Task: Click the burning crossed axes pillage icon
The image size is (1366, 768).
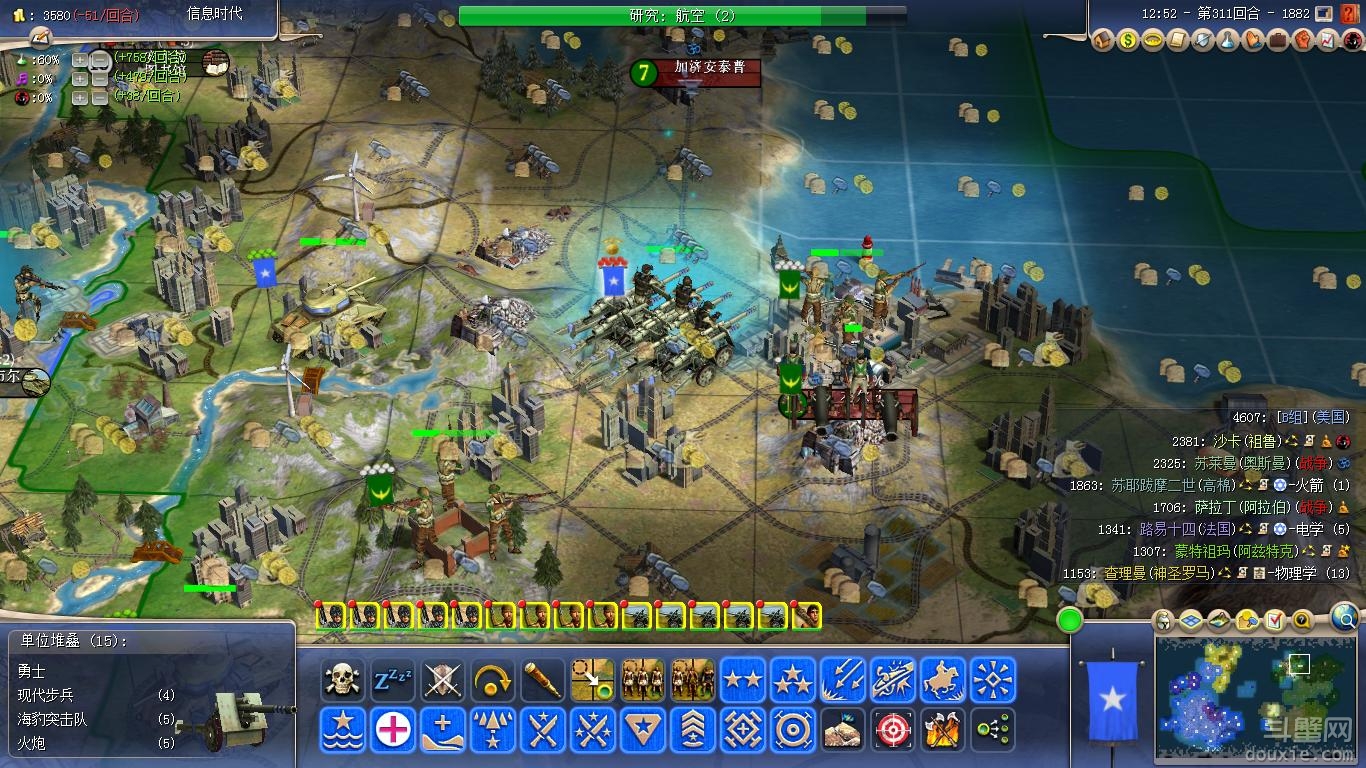Action: pos(942,730)
